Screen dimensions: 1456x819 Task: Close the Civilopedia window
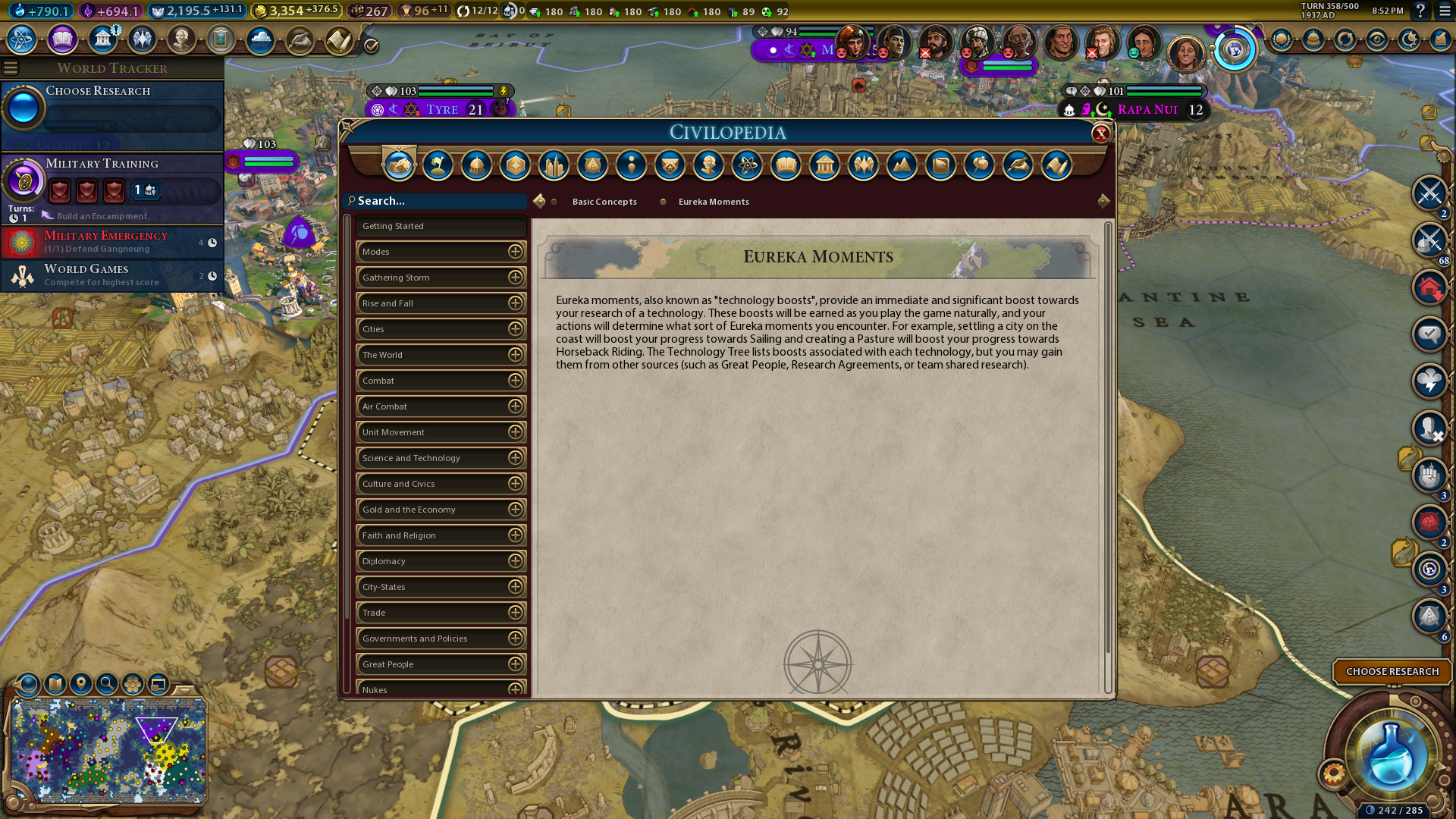click(1100, 134)
